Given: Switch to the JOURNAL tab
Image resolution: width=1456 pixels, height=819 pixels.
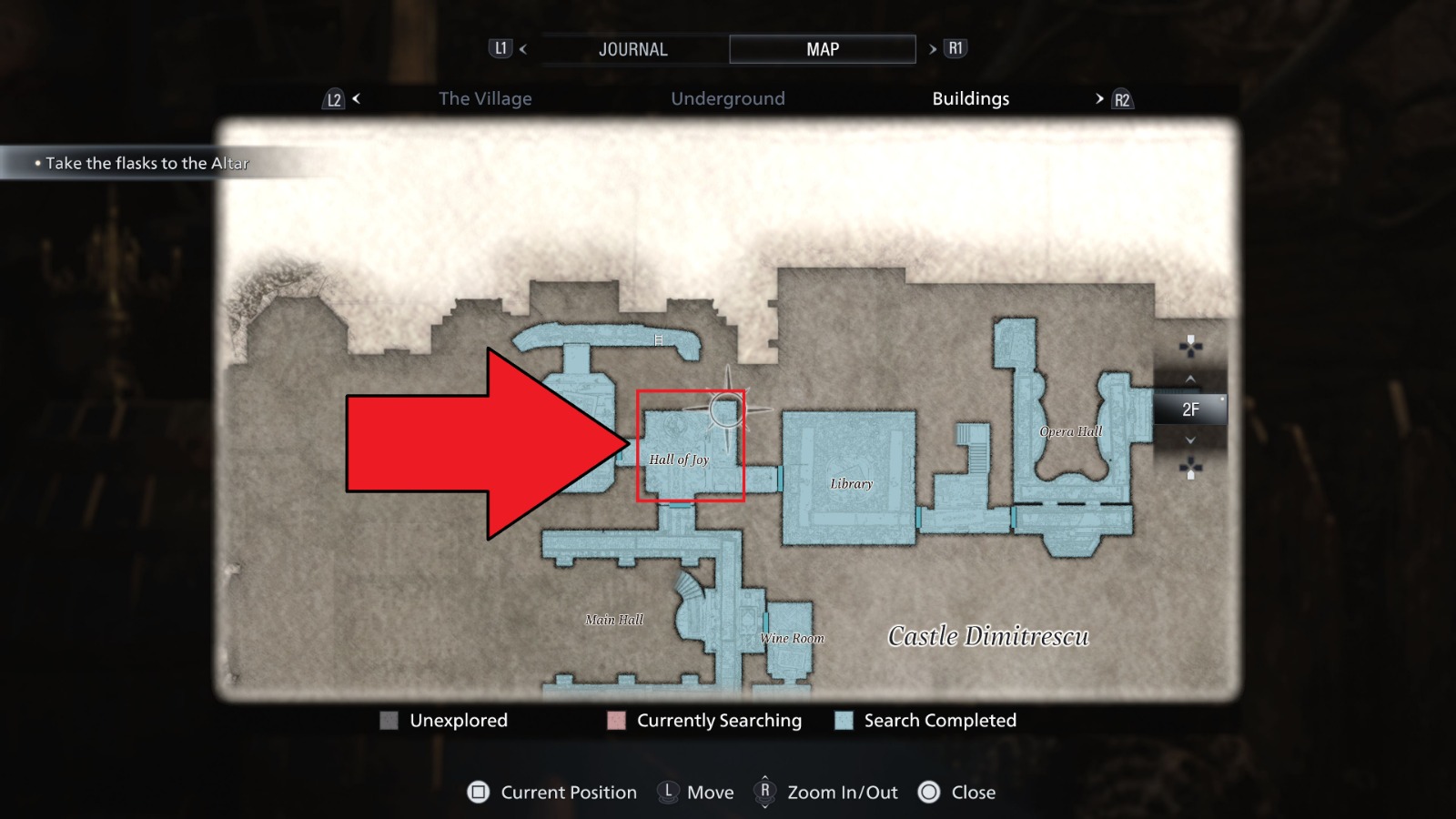Looking at the screenshot, I should pos(632,48).
